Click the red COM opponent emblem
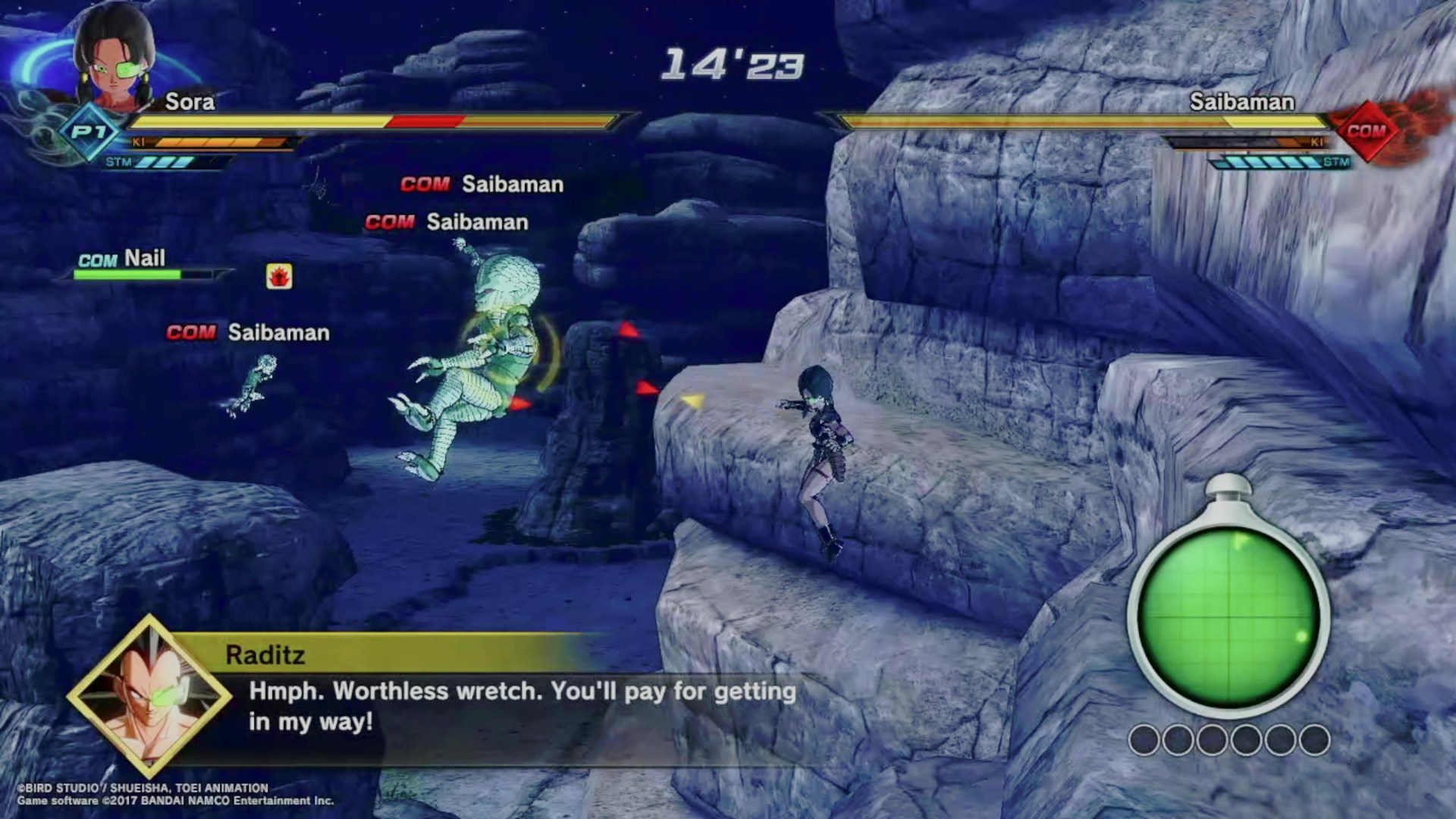The height and width of the screenshot is (819, 1456). coord(1367,131)
